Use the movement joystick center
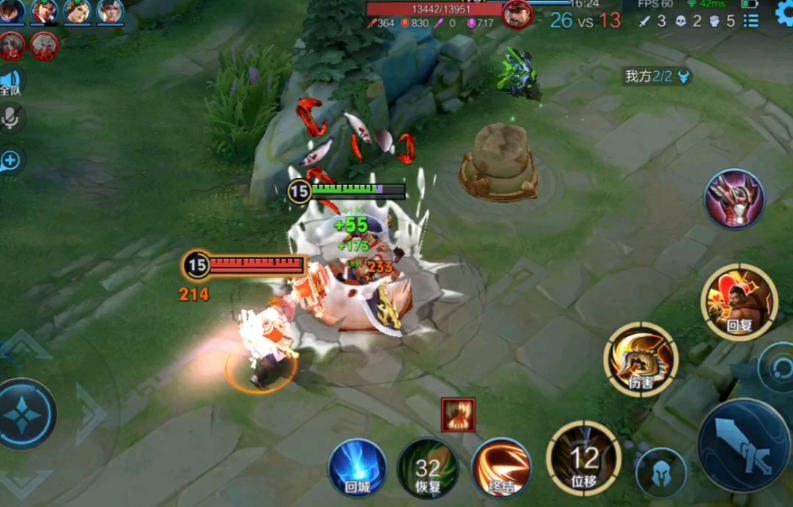This screenshot has height=507, width=793. pos(22,413)
